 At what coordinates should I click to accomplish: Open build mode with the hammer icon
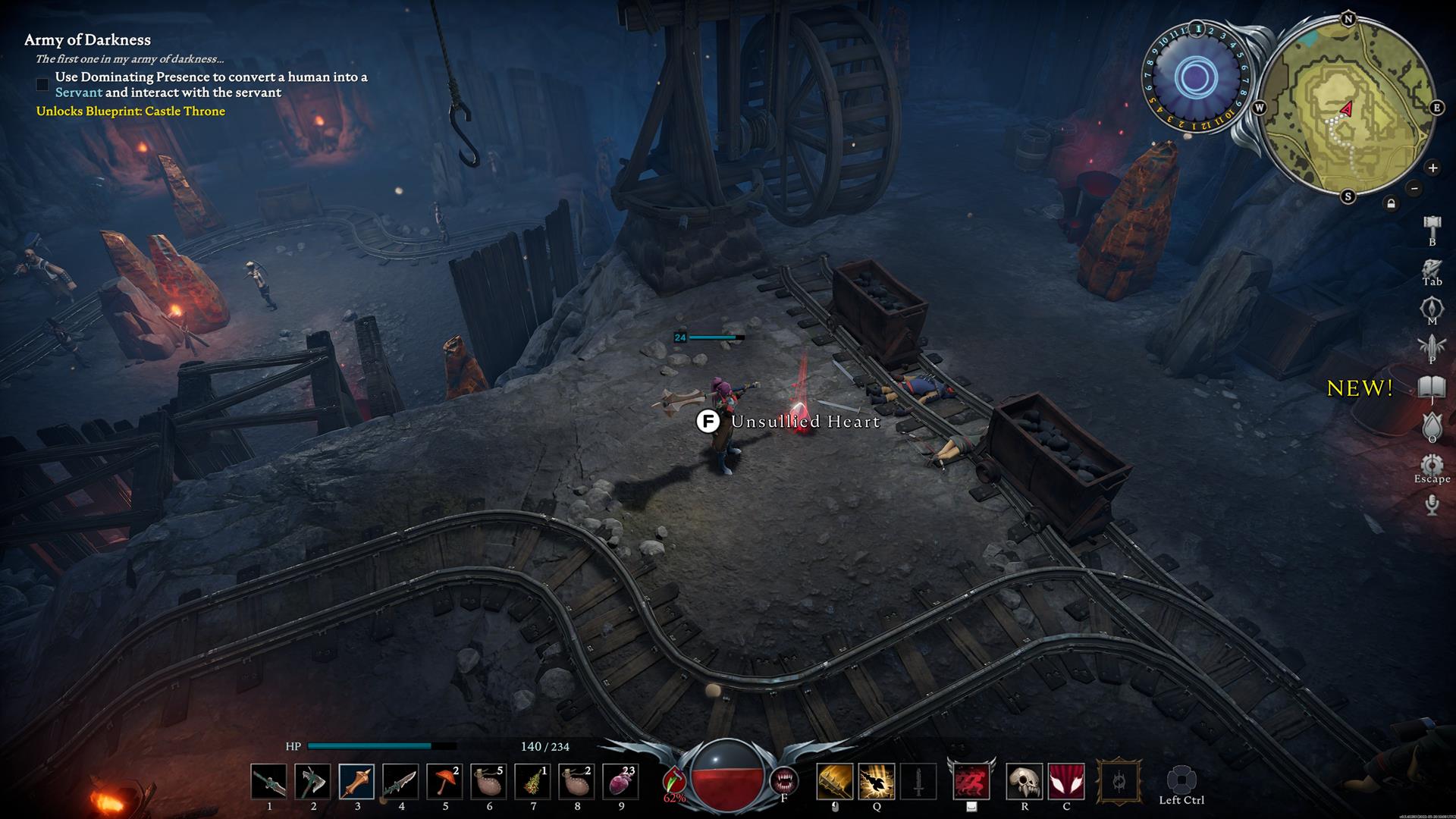[1432, 226]
